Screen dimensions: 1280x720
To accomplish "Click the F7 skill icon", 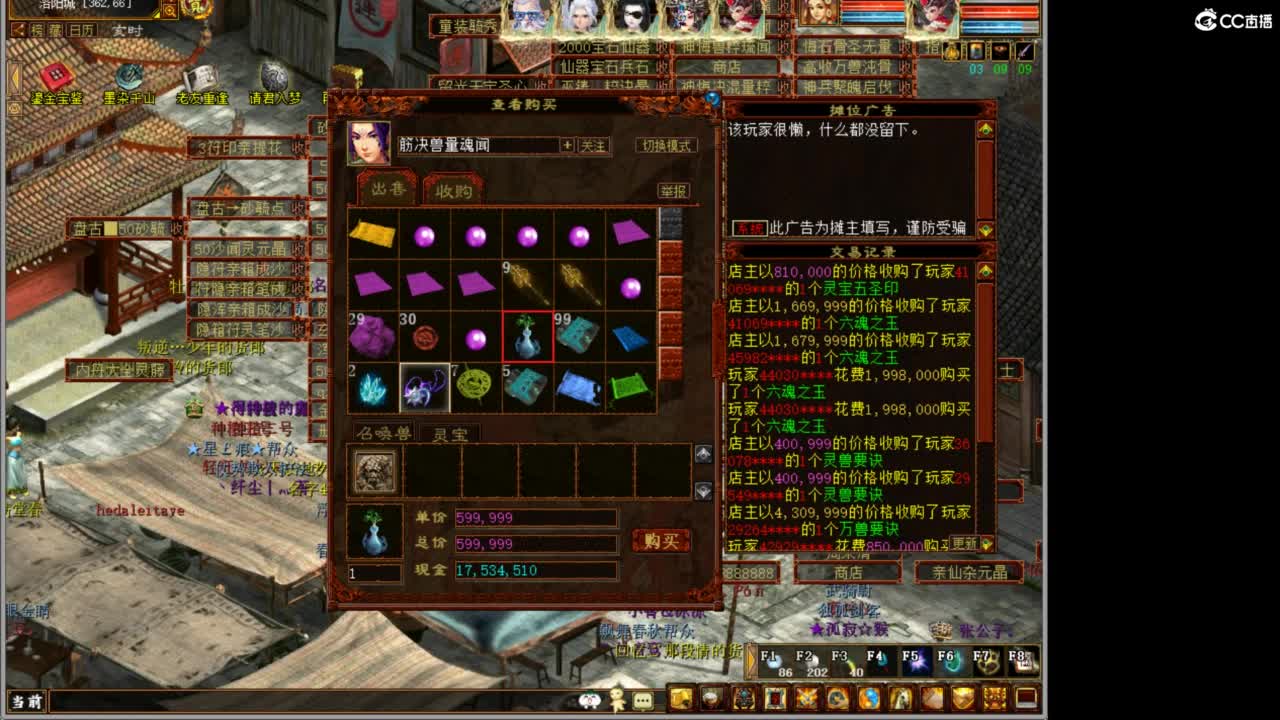I will [x=987, y=660].
